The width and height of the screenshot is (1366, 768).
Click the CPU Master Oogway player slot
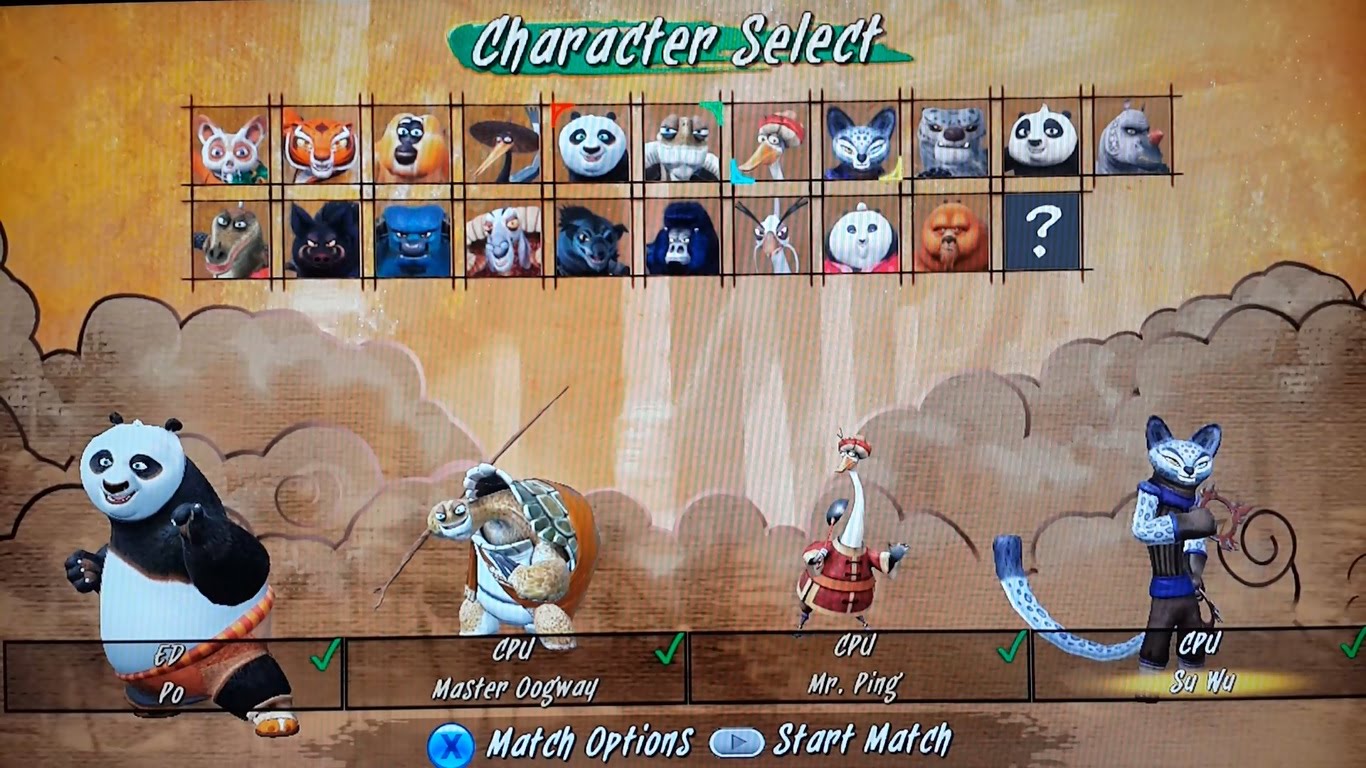coord(515,669)
